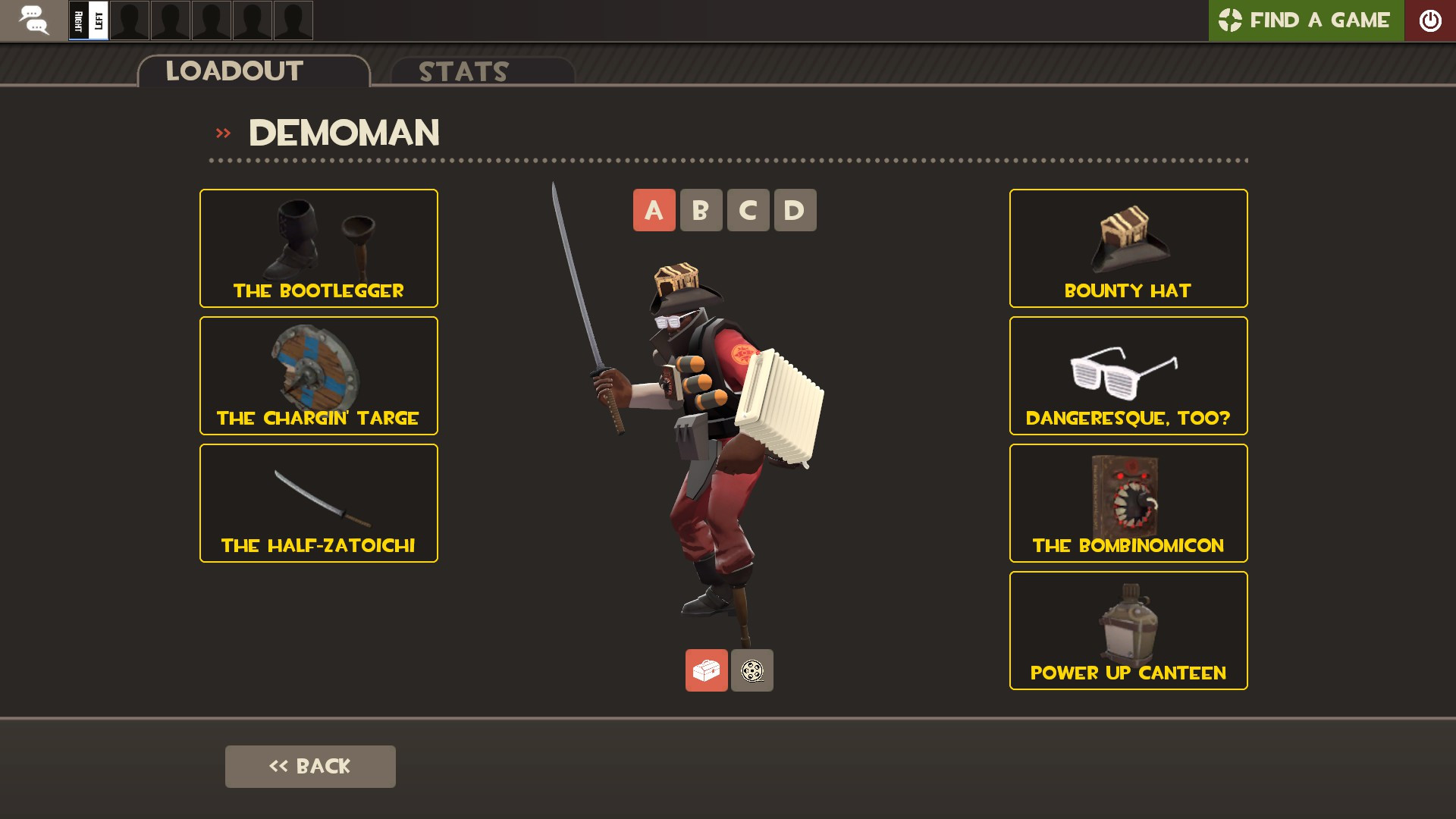The image size is (1456, 819).
Task: Switch to loadout preset D
Action: click(795, 210)
